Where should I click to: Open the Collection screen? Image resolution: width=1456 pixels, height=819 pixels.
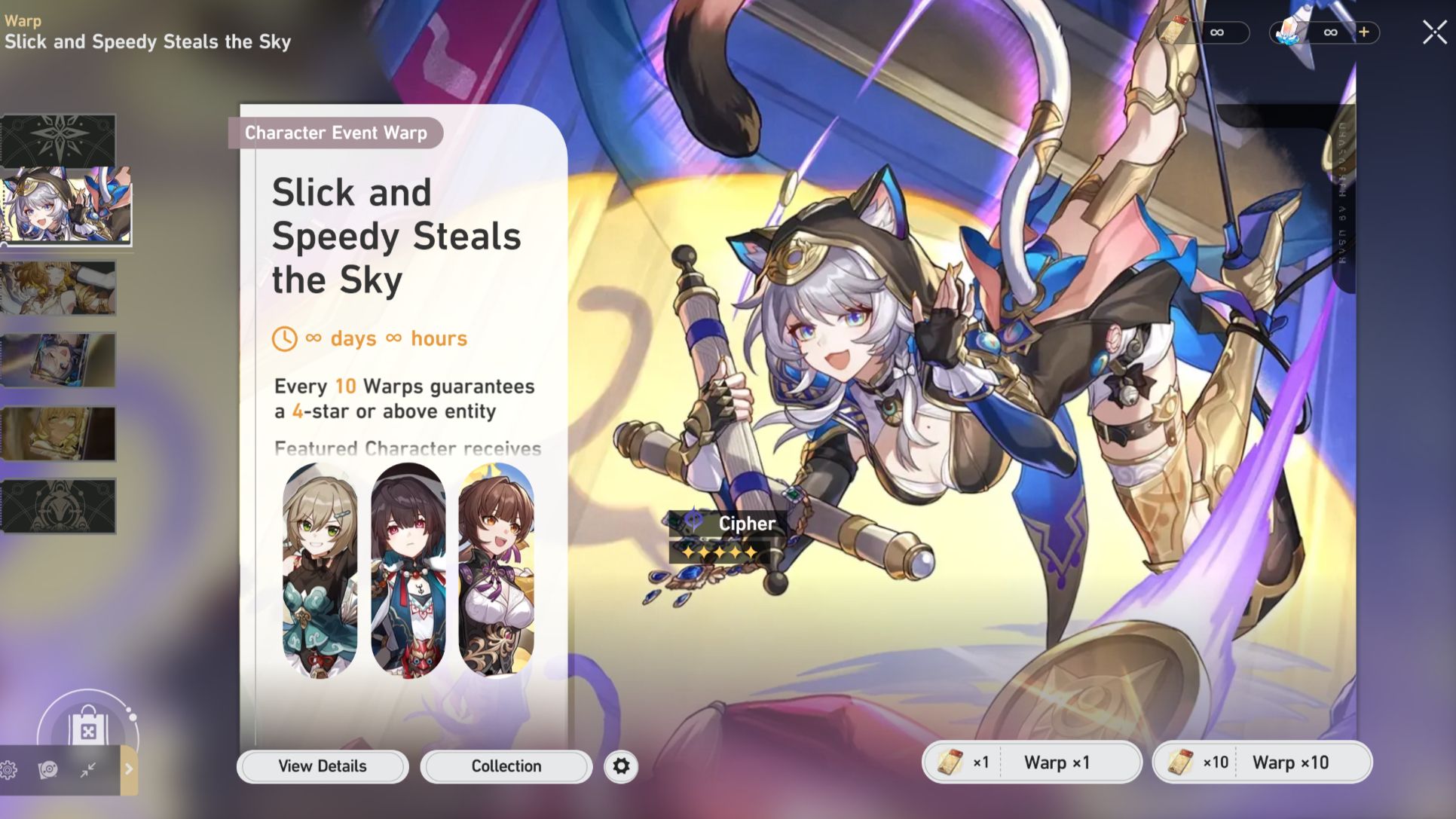click(x=505, y=766)
